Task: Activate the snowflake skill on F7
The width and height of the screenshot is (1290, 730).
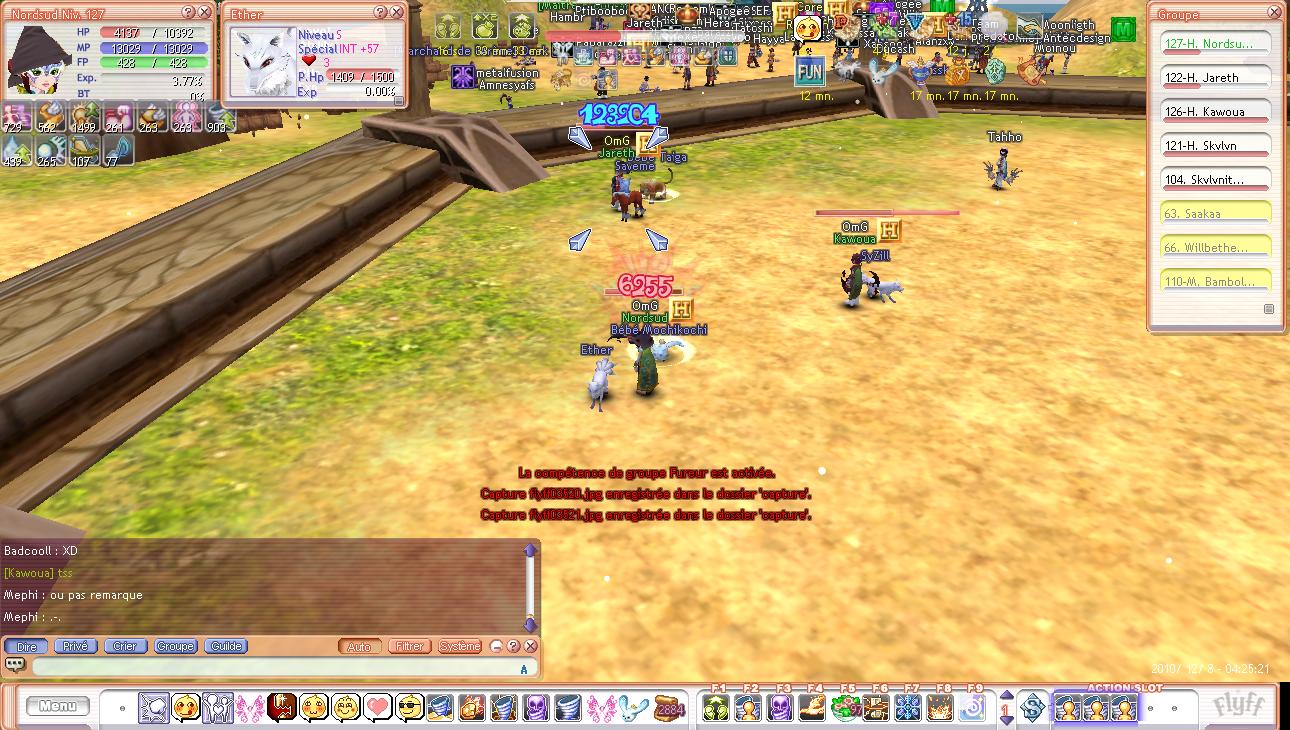Action: (x=908, y=707)
